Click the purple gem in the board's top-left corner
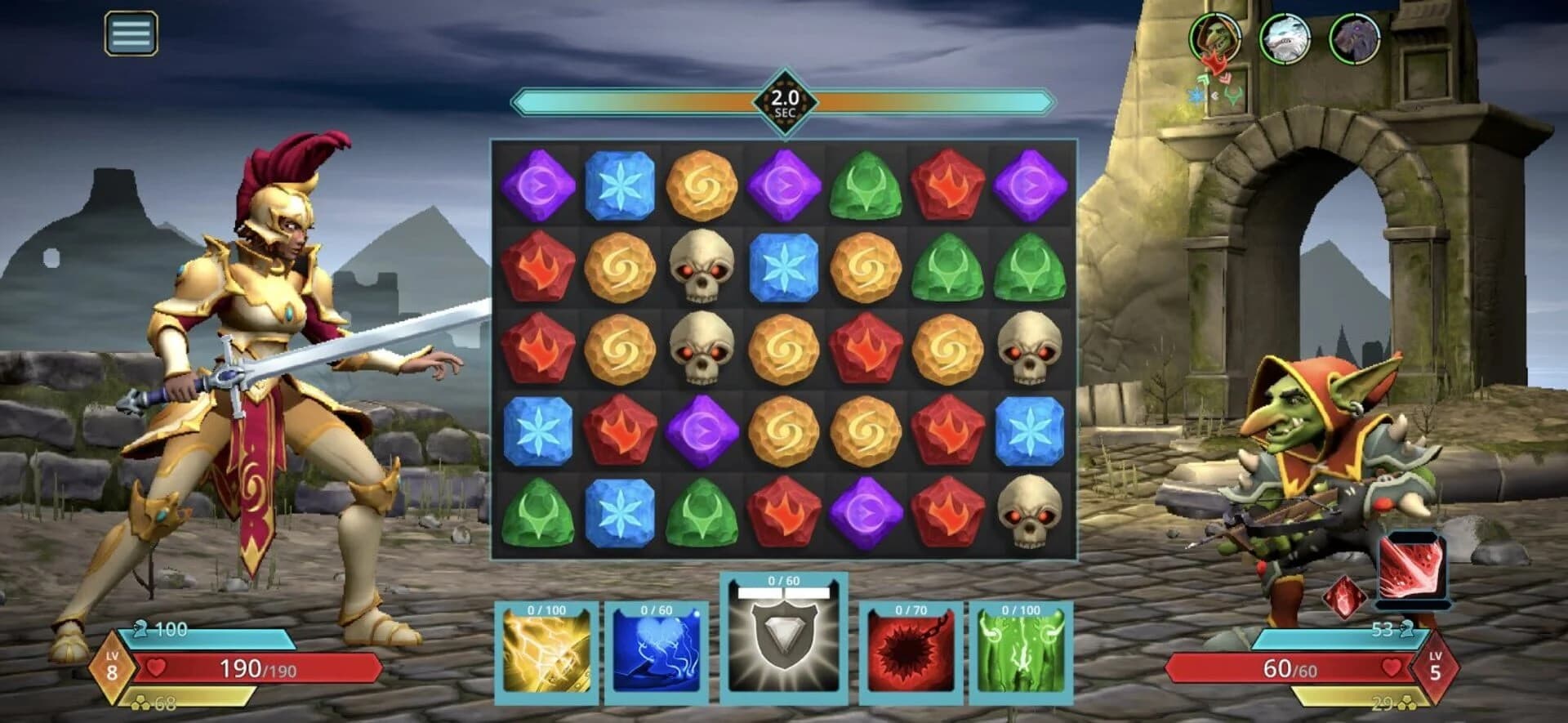The width and height of the screenshot is (1568, 723). pos(539,185)
